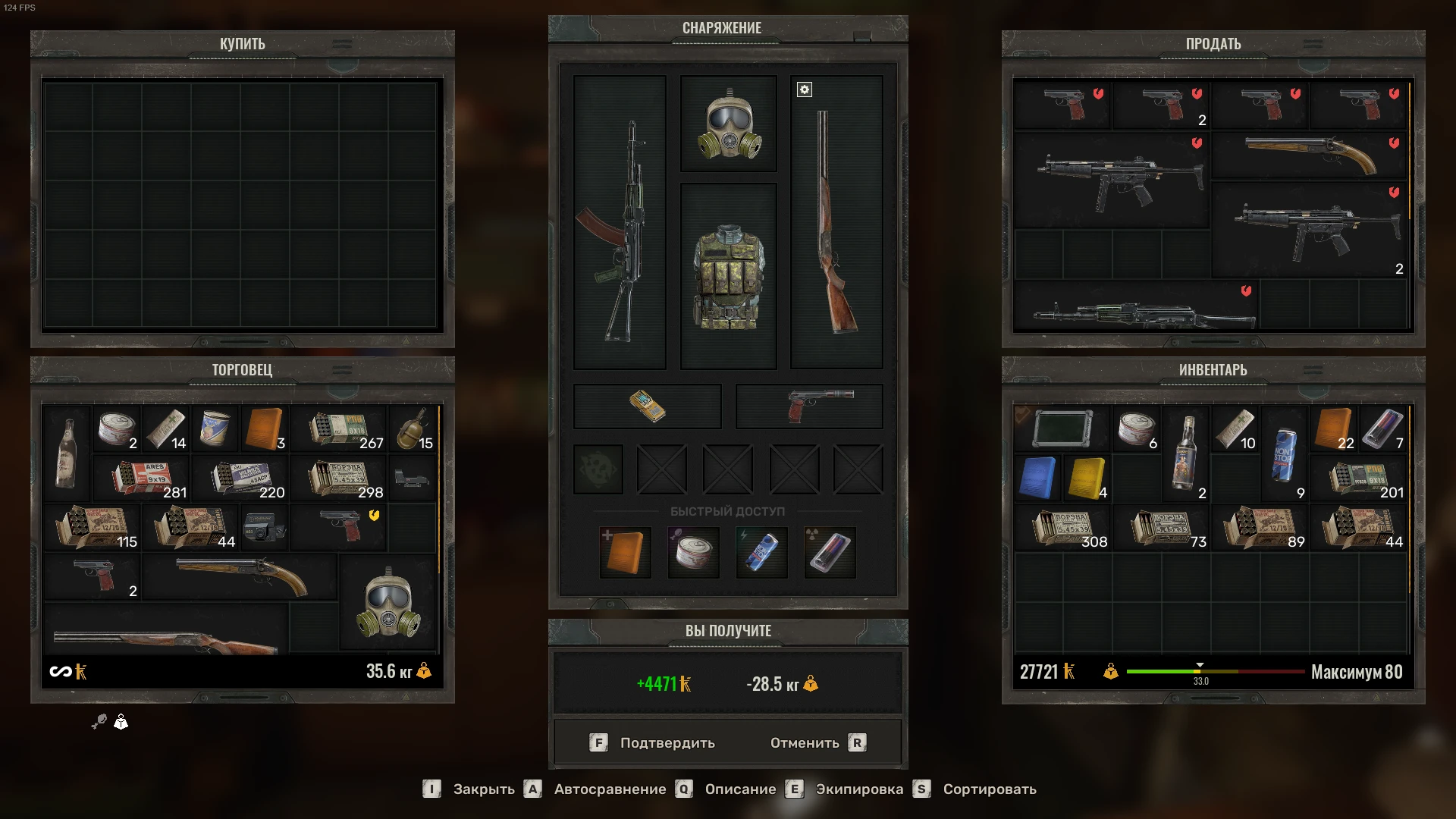Select the bread stack of 10 in inventory

pyautogui.click(x=1234, y=430)
